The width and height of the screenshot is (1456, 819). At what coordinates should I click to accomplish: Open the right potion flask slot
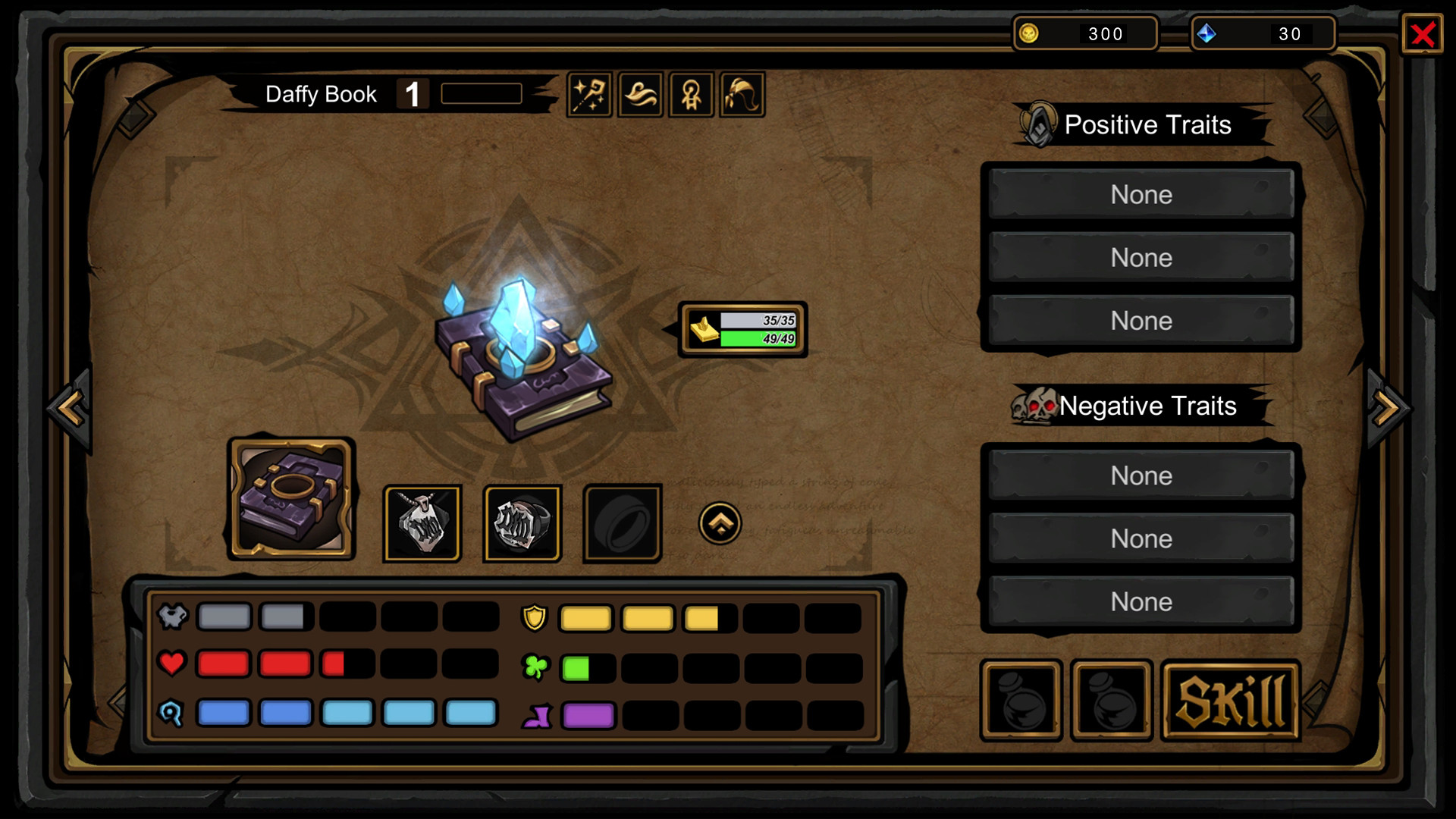point(1112,700)
